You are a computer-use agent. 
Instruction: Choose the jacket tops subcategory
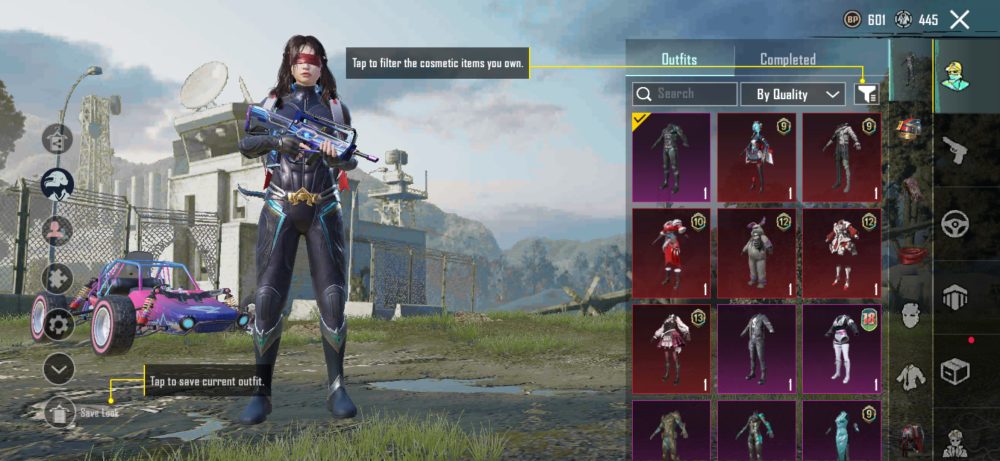[x=910, y=376]
